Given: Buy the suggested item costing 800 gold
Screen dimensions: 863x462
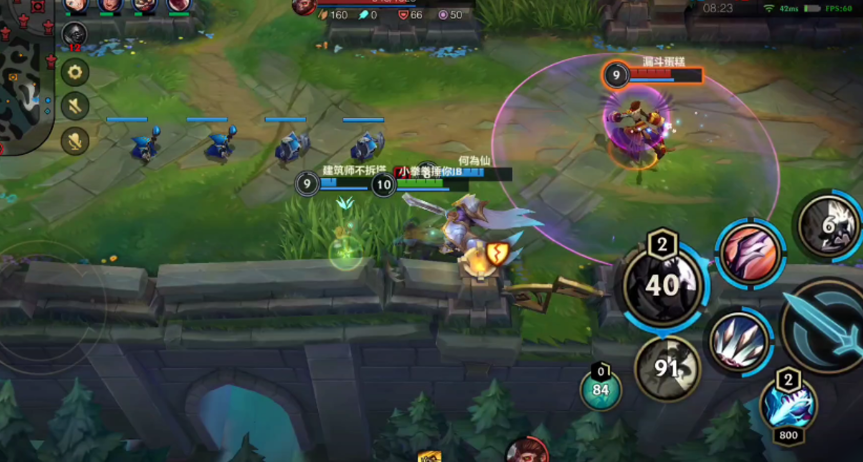Looking at the screenshot, I should [787, 405].
